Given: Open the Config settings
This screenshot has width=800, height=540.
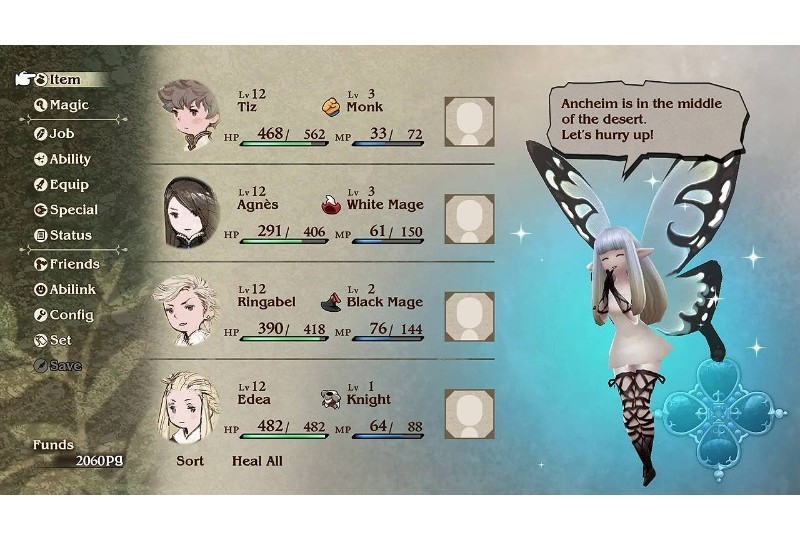Looking at the screenshot, I should tap(71, 315).
